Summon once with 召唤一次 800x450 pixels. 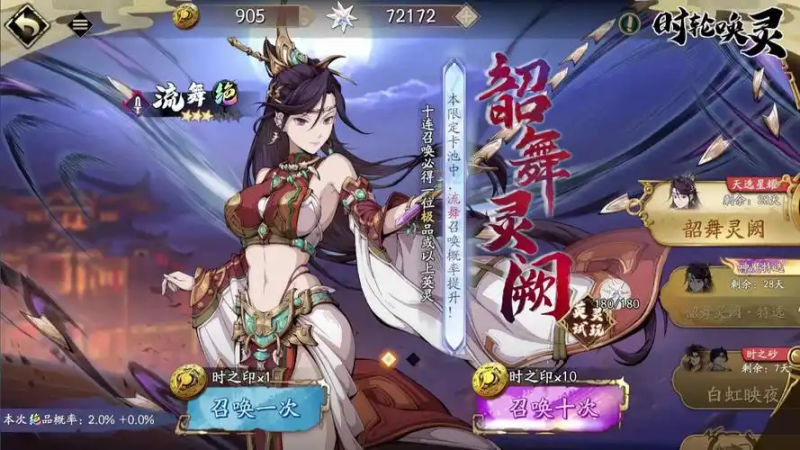click(255, 406)
